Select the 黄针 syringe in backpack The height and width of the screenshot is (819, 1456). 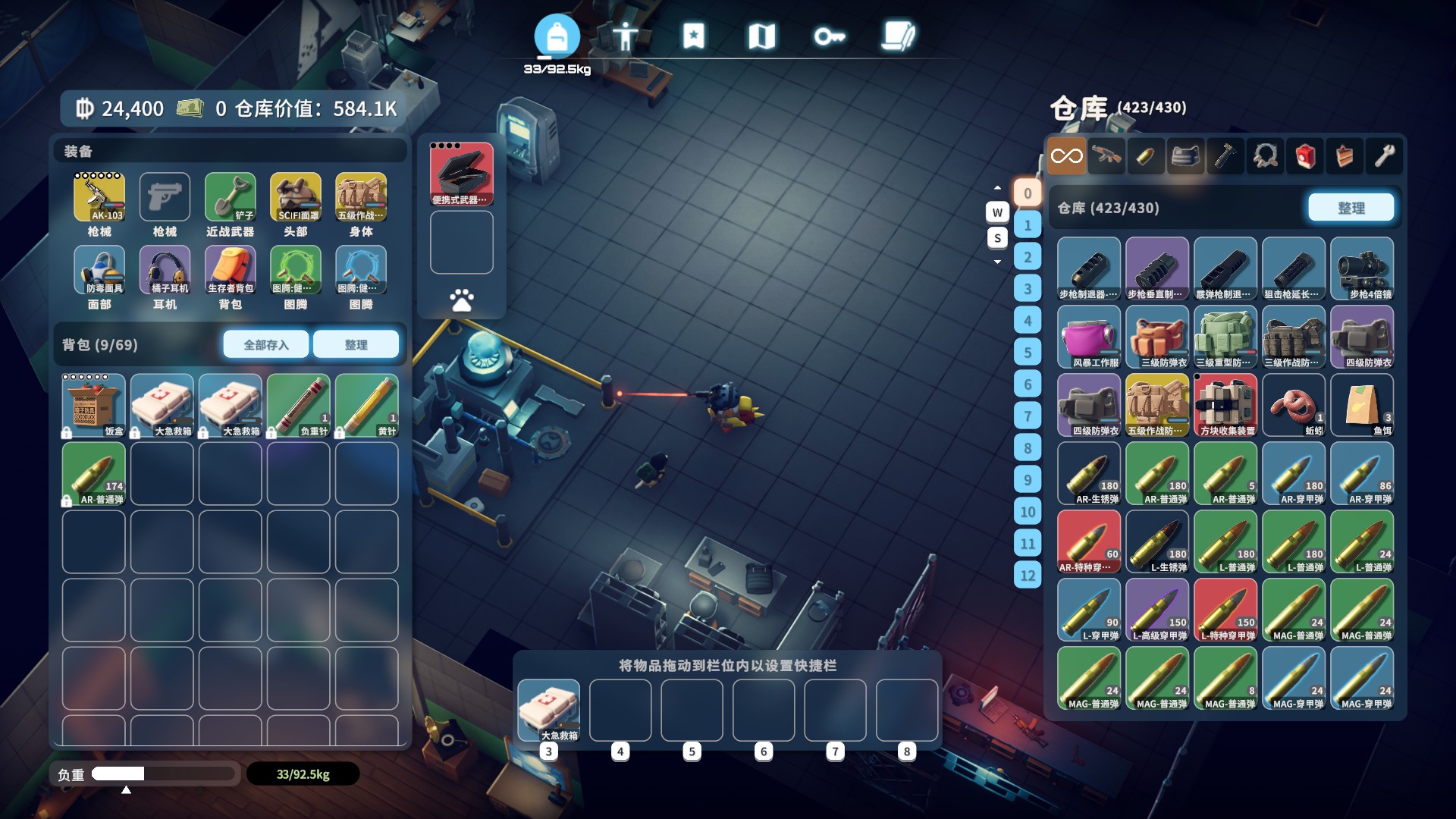pos(367,406)
